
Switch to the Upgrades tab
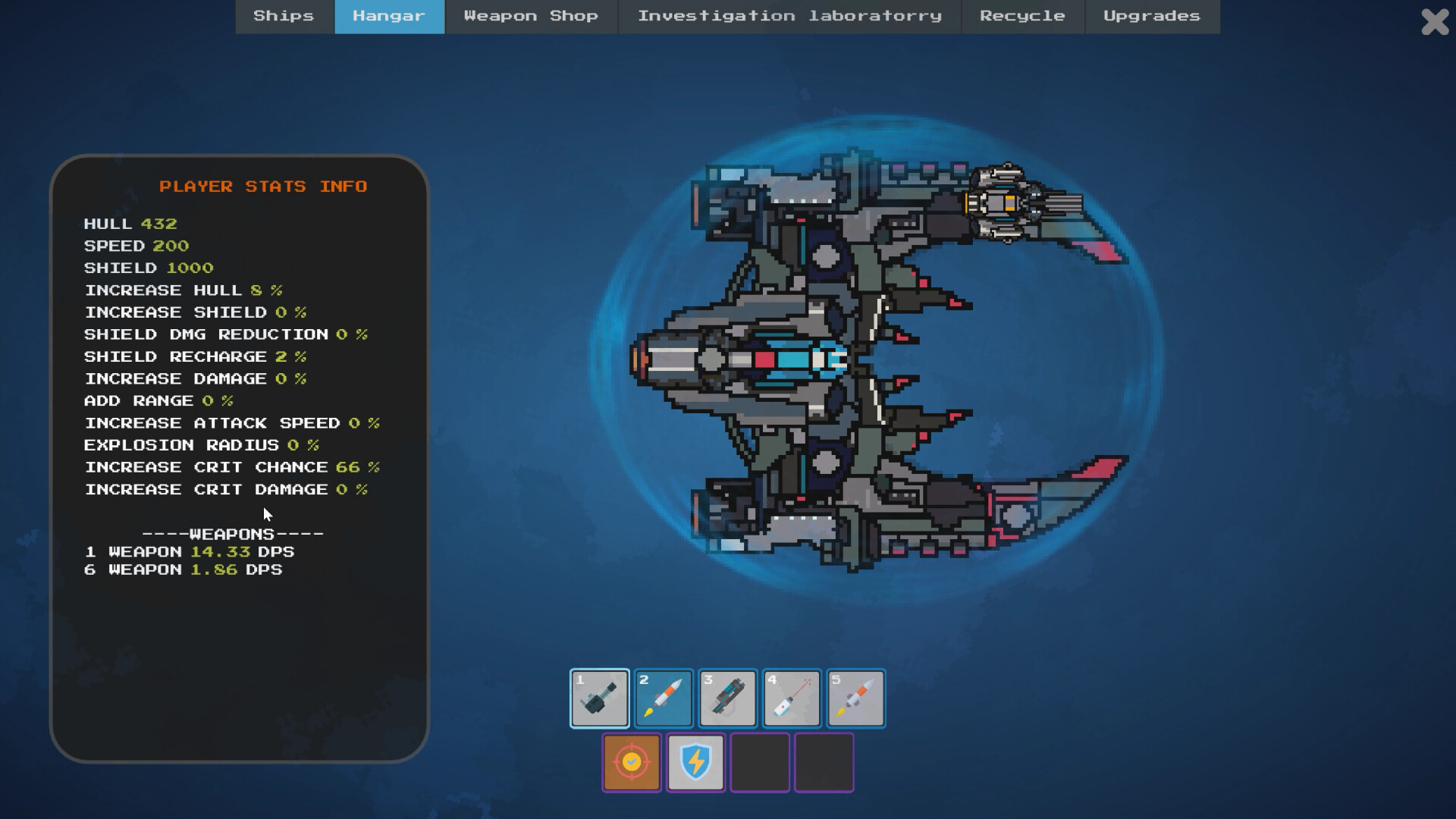[1152, 16]
